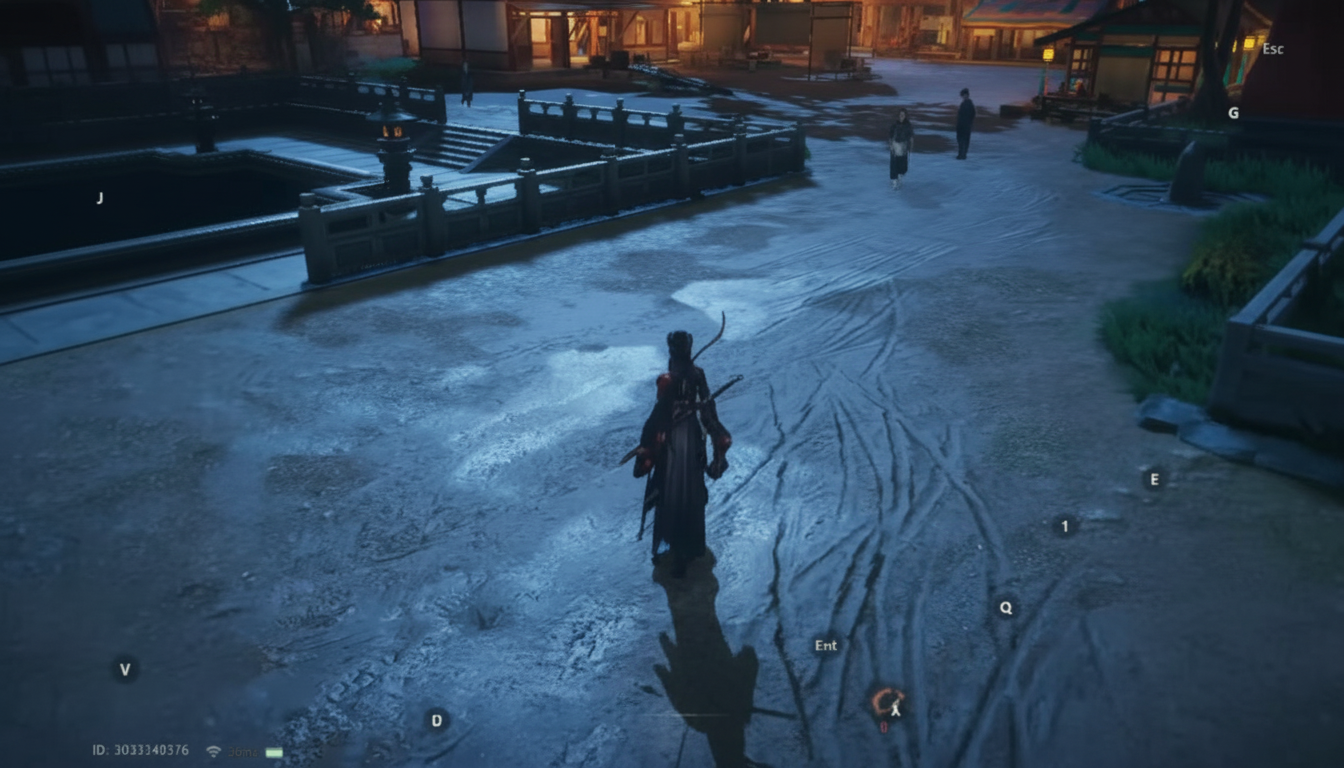
Task: Select the Ent key overlay
Action: tap(826, 645)
